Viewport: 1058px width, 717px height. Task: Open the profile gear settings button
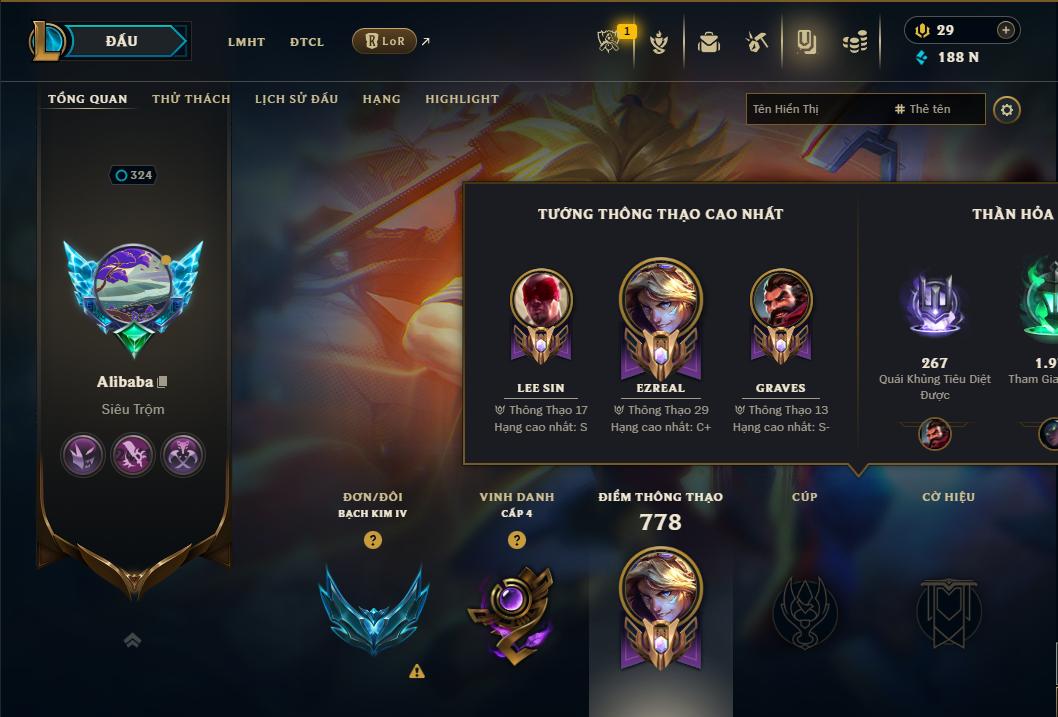(x=1007, y=109)
